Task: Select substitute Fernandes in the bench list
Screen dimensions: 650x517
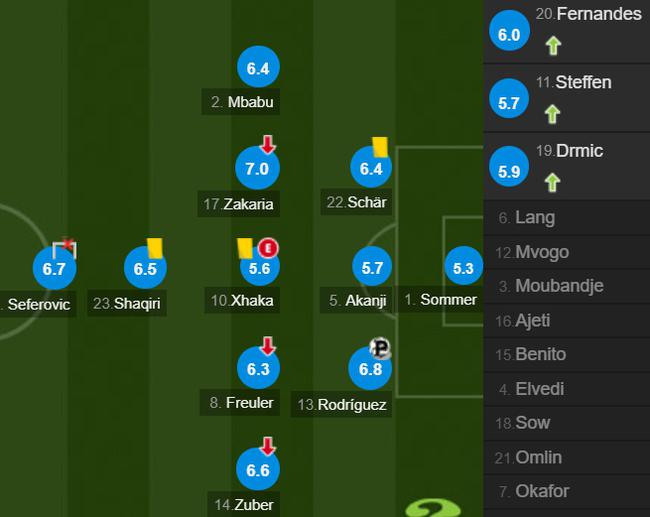Action: (x=566, y=28)
